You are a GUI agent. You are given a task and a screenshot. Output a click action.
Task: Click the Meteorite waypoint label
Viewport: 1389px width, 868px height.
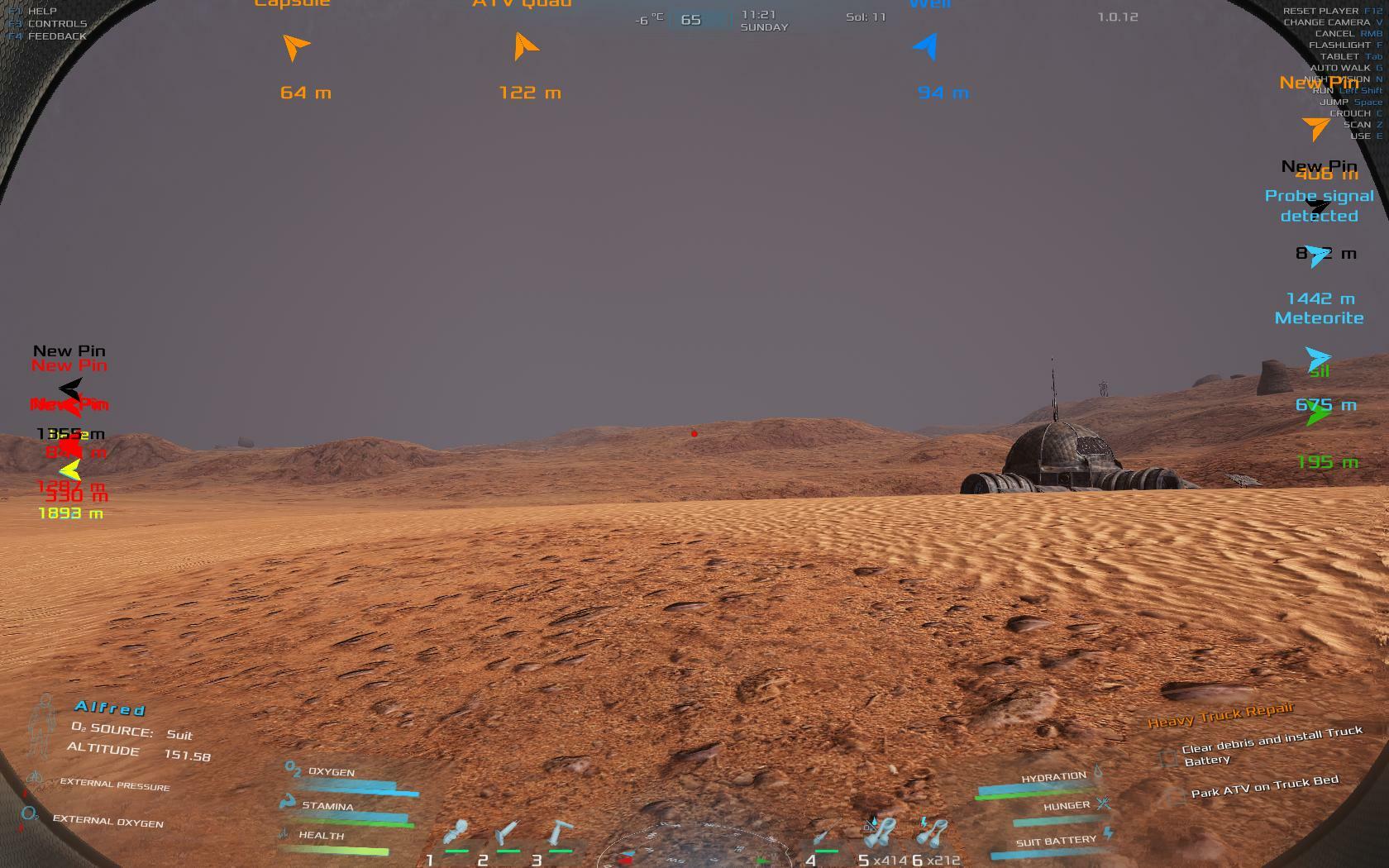1319,318
